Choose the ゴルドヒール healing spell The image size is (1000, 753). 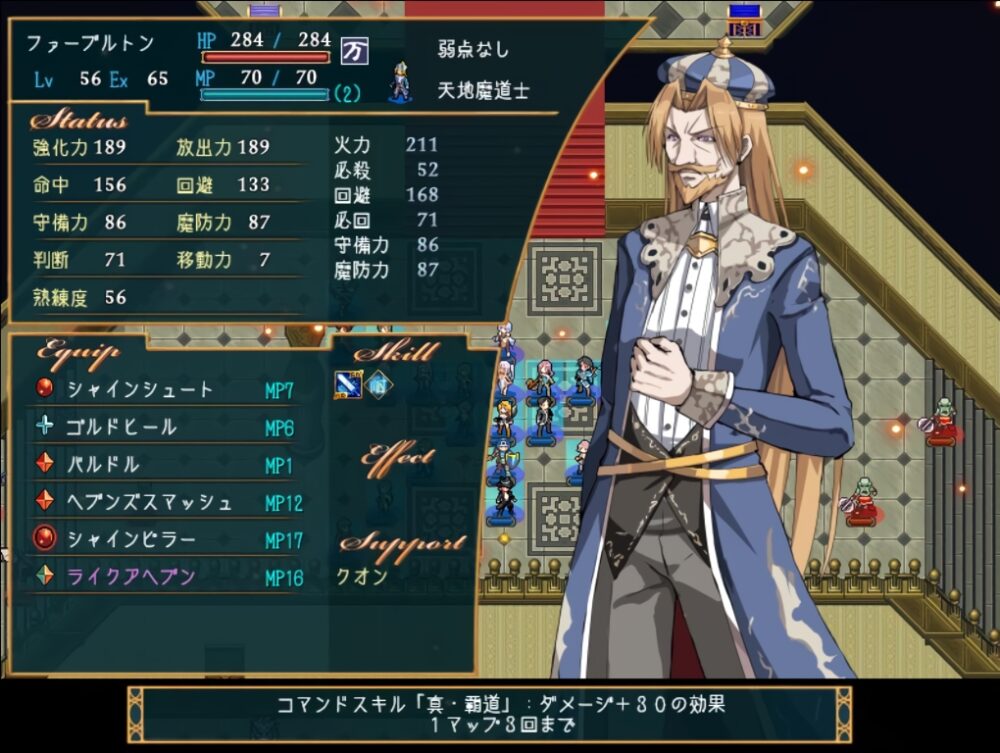[122, 427]
